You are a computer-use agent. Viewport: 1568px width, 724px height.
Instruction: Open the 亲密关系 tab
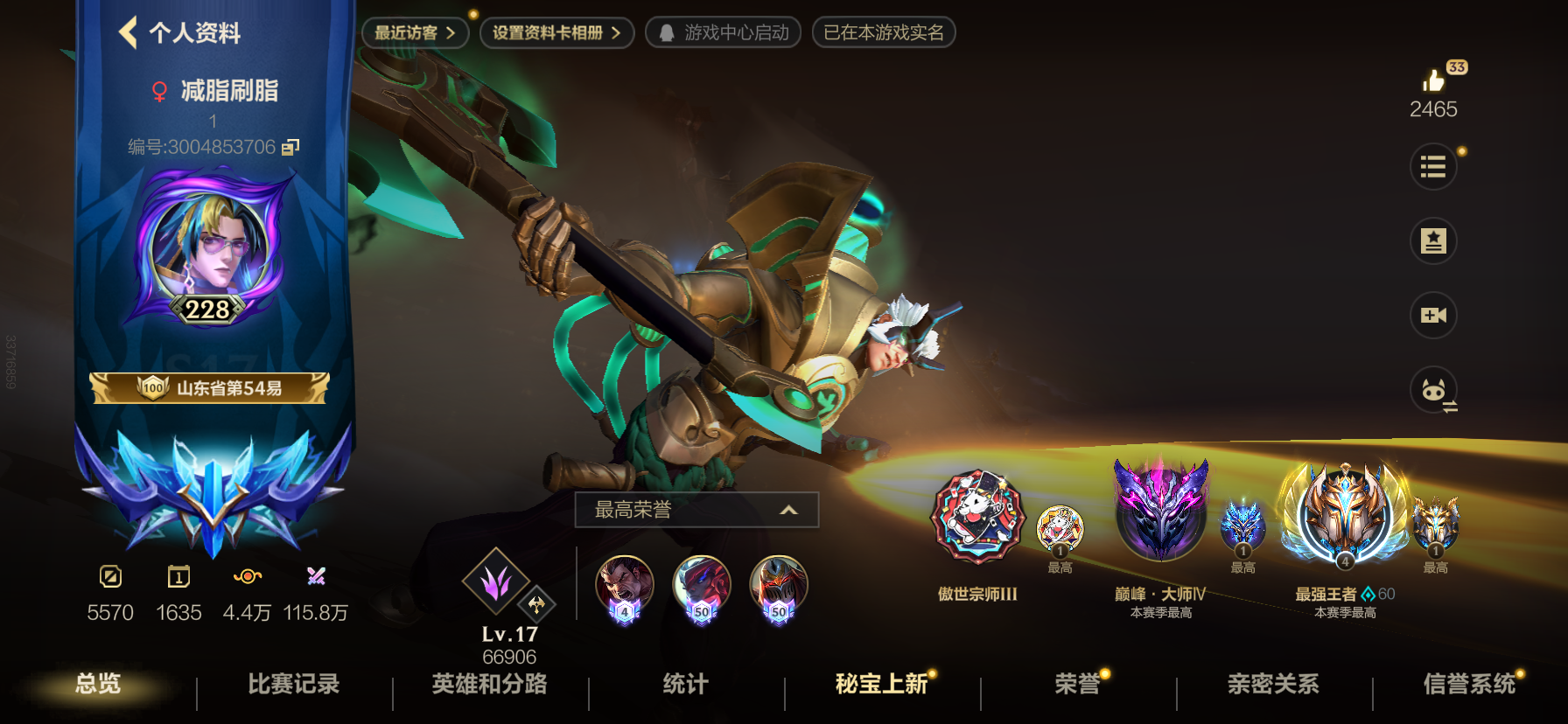point(1273,684)
